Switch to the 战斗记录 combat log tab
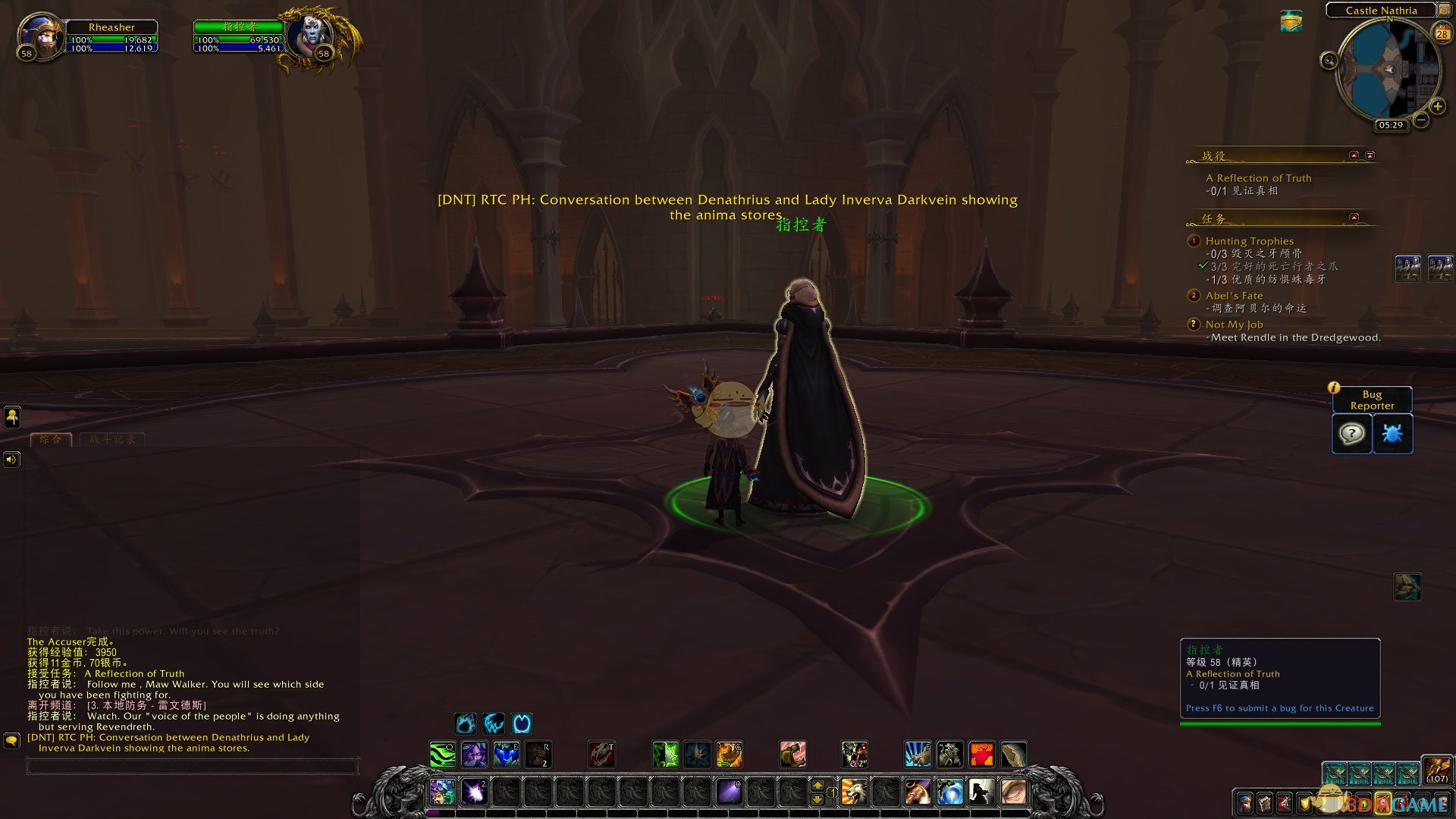This screenshot has height=819, width=1456. [112, 439]
